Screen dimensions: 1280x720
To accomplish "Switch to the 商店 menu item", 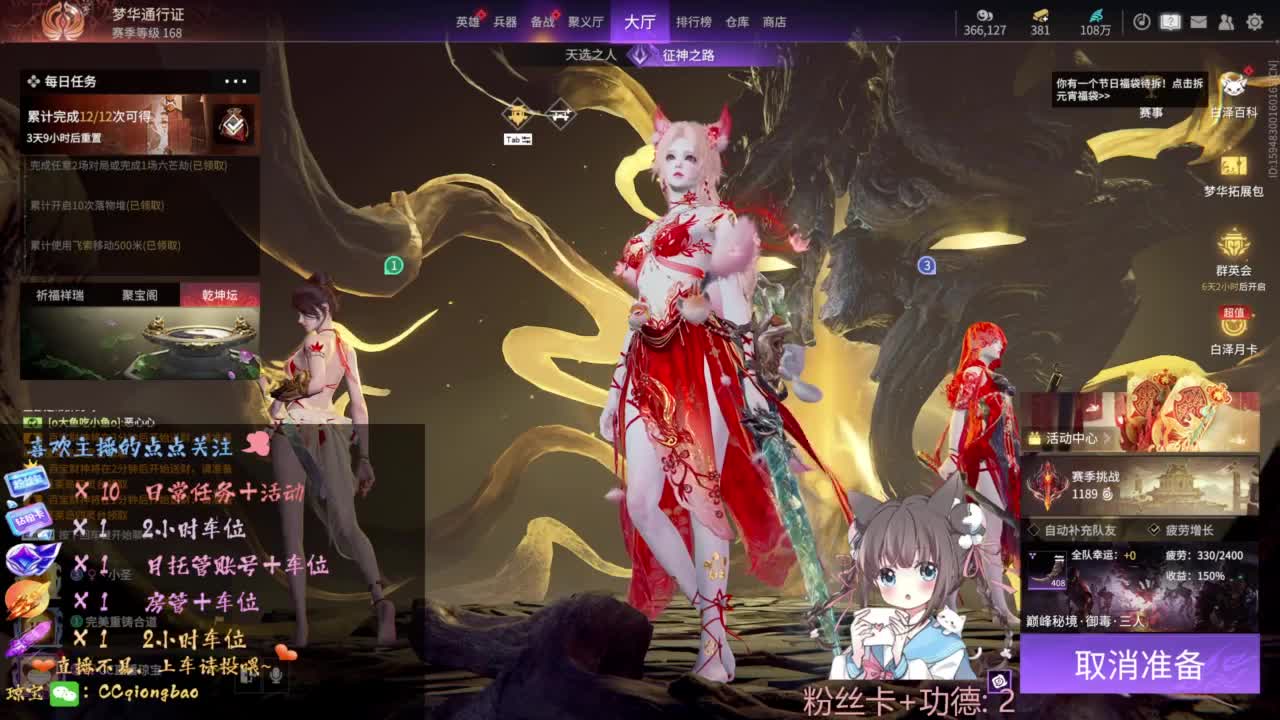I will (776, 22).
